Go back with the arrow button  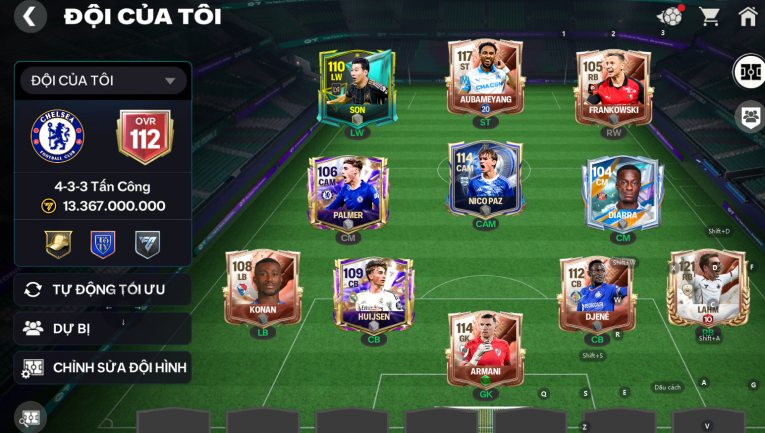pyautogui.click(x=30, y=17)
